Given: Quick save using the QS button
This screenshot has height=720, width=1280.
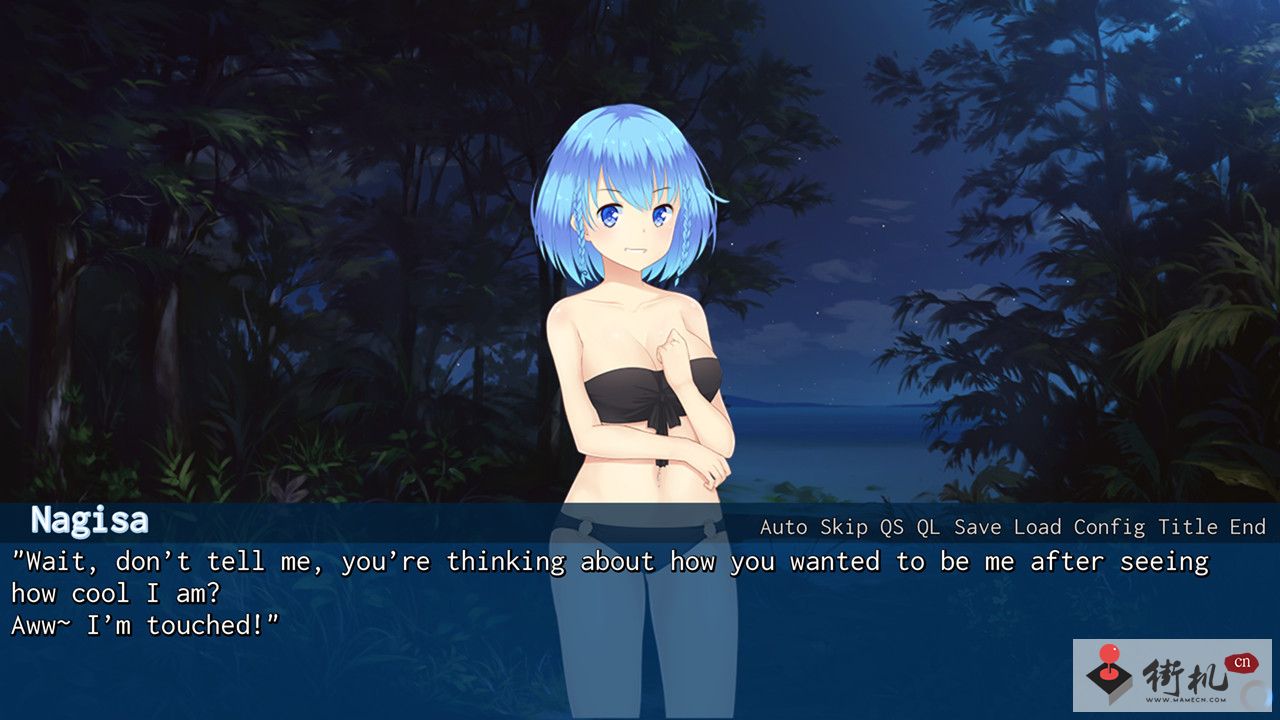Looking at the screenshot, I should tap(891, 527).
